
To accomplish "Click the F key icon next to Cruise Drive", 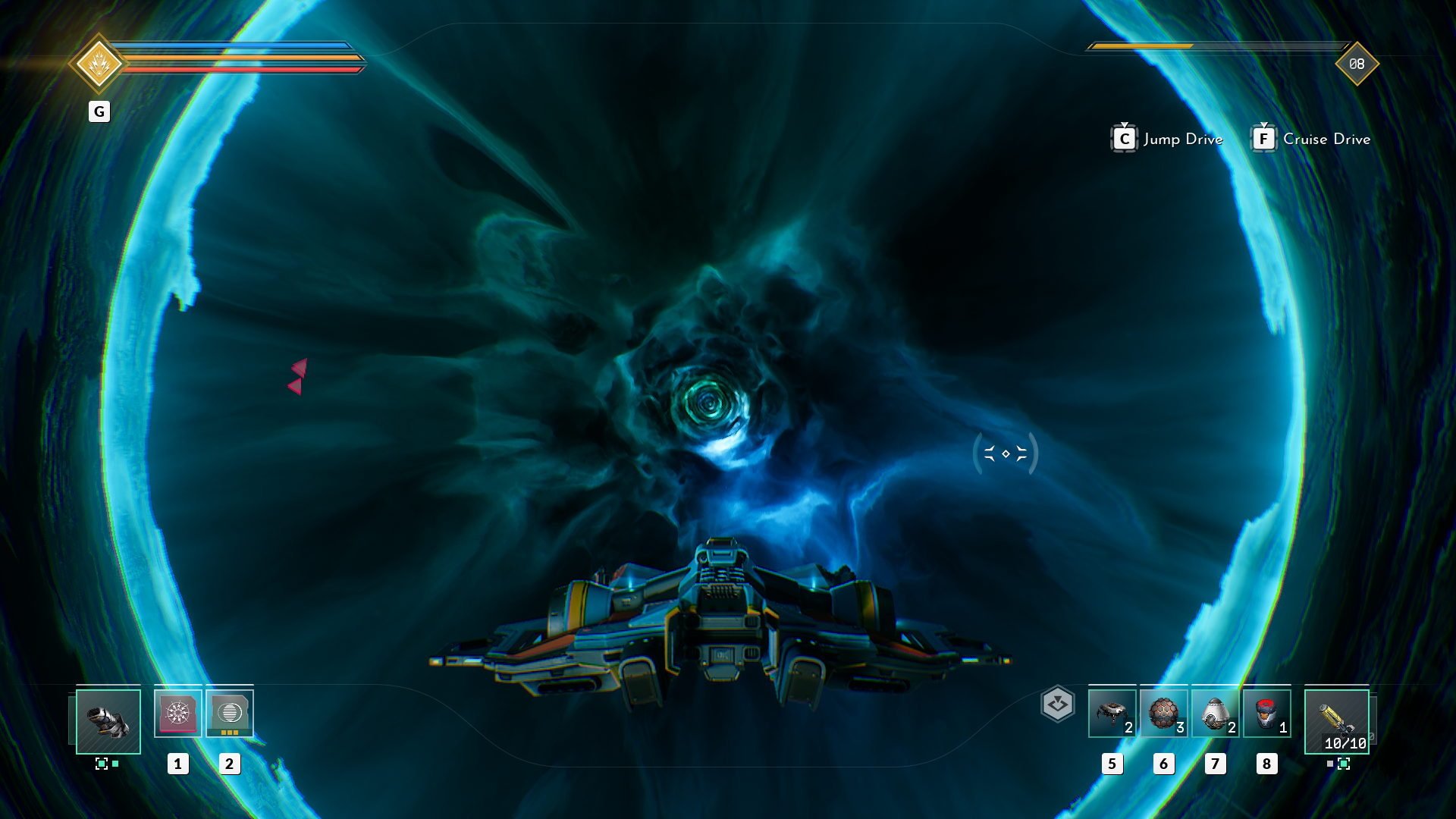I will coord(1263,139).
